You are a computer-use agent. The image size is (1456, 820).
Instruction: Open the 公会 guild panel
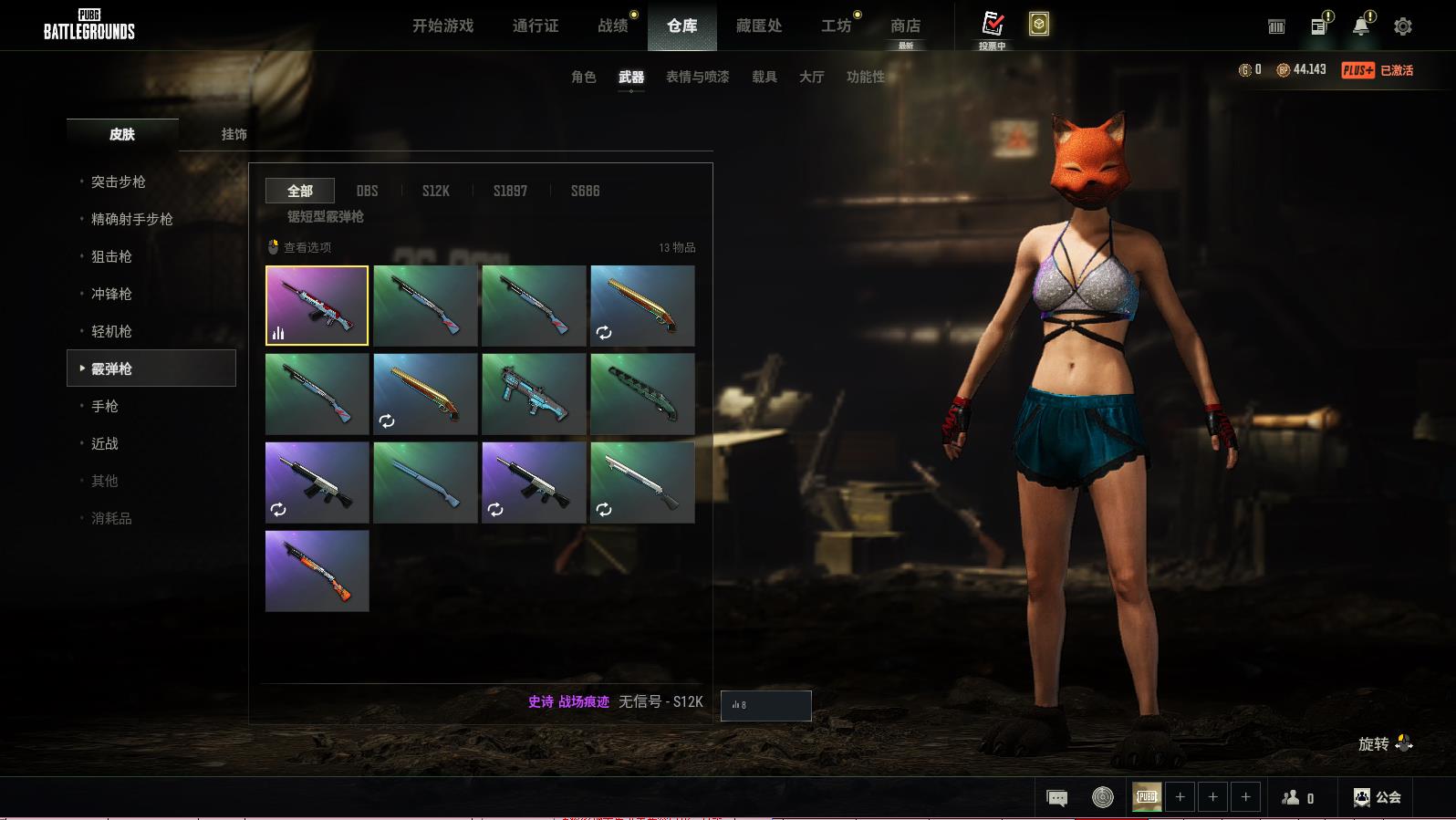(x=1378, y=797)
